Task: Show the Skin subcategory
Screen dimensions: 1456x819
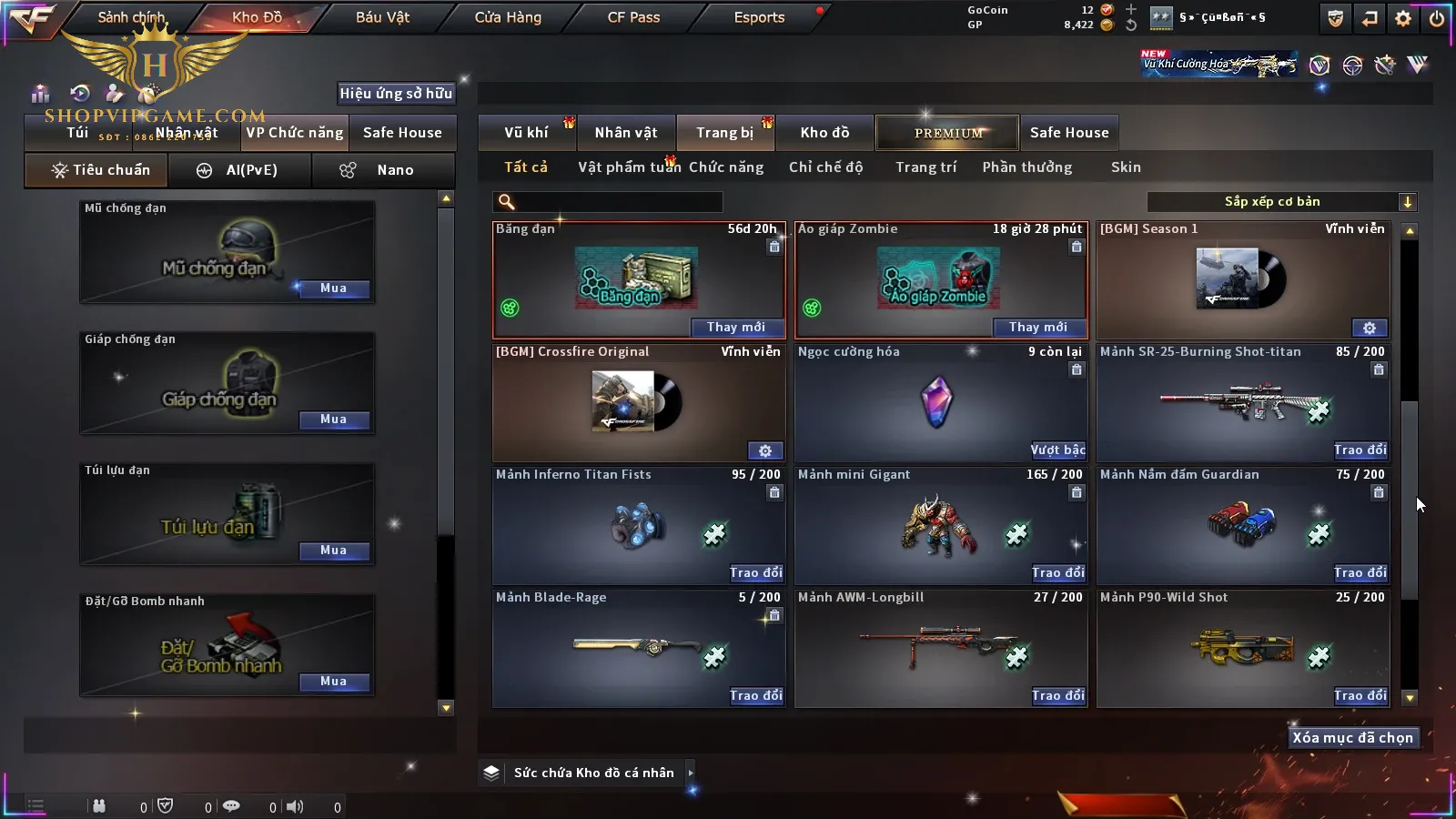Action: tap(1126, 167)
